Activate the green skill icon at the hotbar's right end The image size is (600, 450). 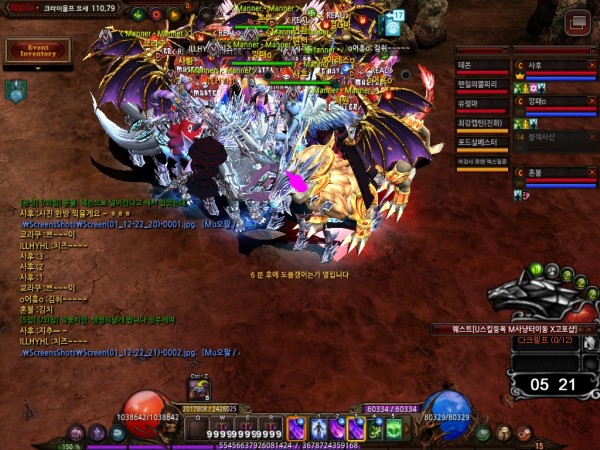click(395, 428)
